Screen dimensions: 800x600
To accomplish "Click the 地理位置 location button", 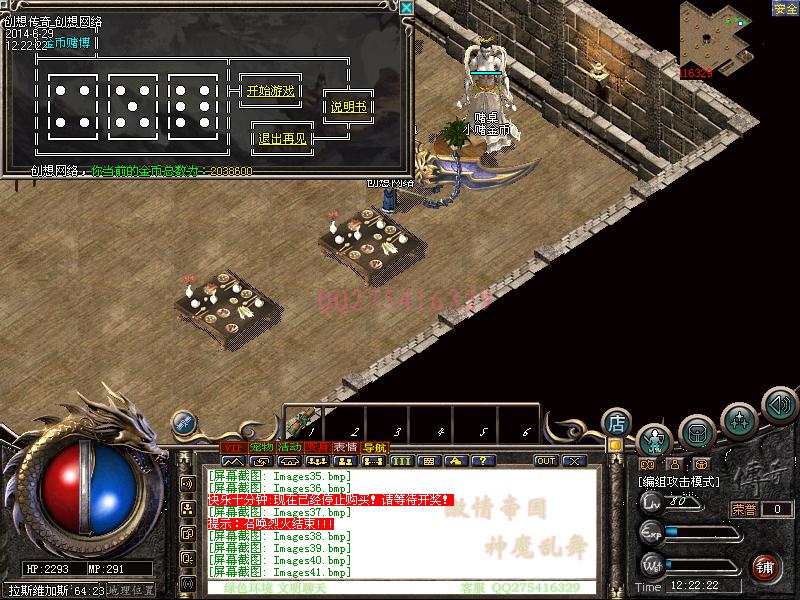I will (133, 591).
